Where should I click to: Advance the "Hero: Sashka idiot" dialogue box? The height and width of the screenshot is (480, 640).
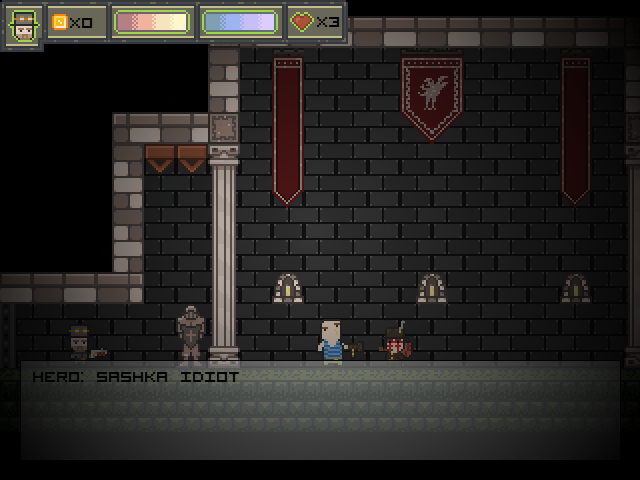[320, 410]
